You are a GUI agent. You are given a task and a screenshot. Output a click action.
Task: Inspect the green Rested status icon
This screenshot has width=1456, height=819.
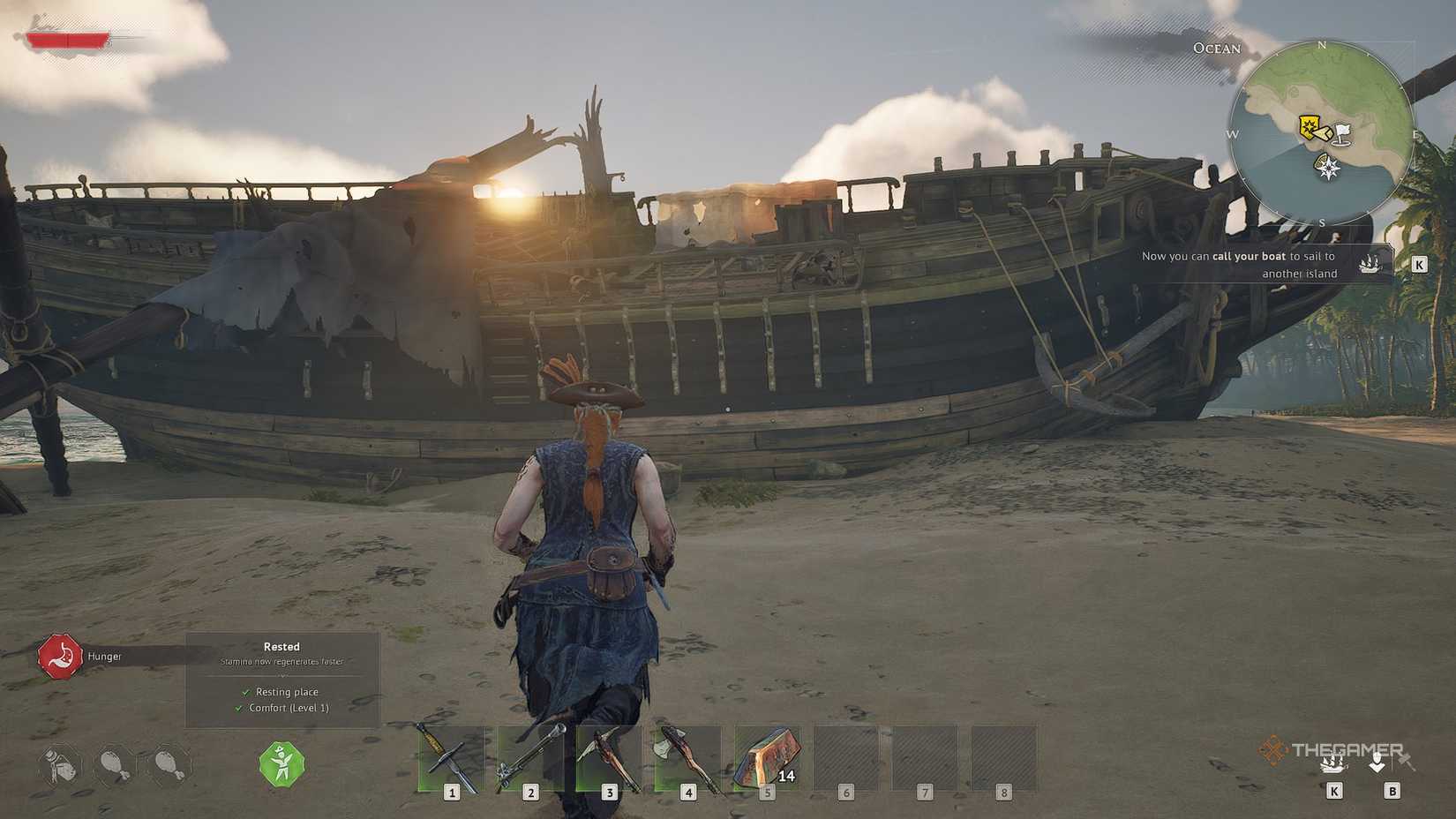pyautogui.click(x=281, y=766)
